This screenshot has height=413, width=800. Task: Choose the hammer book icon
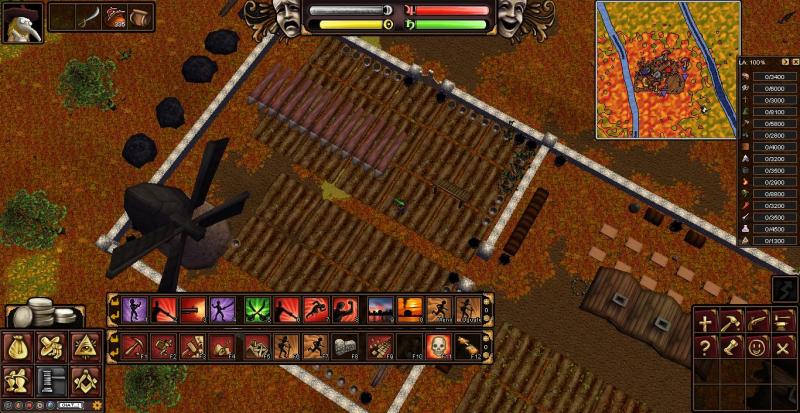tap(732, 322)
